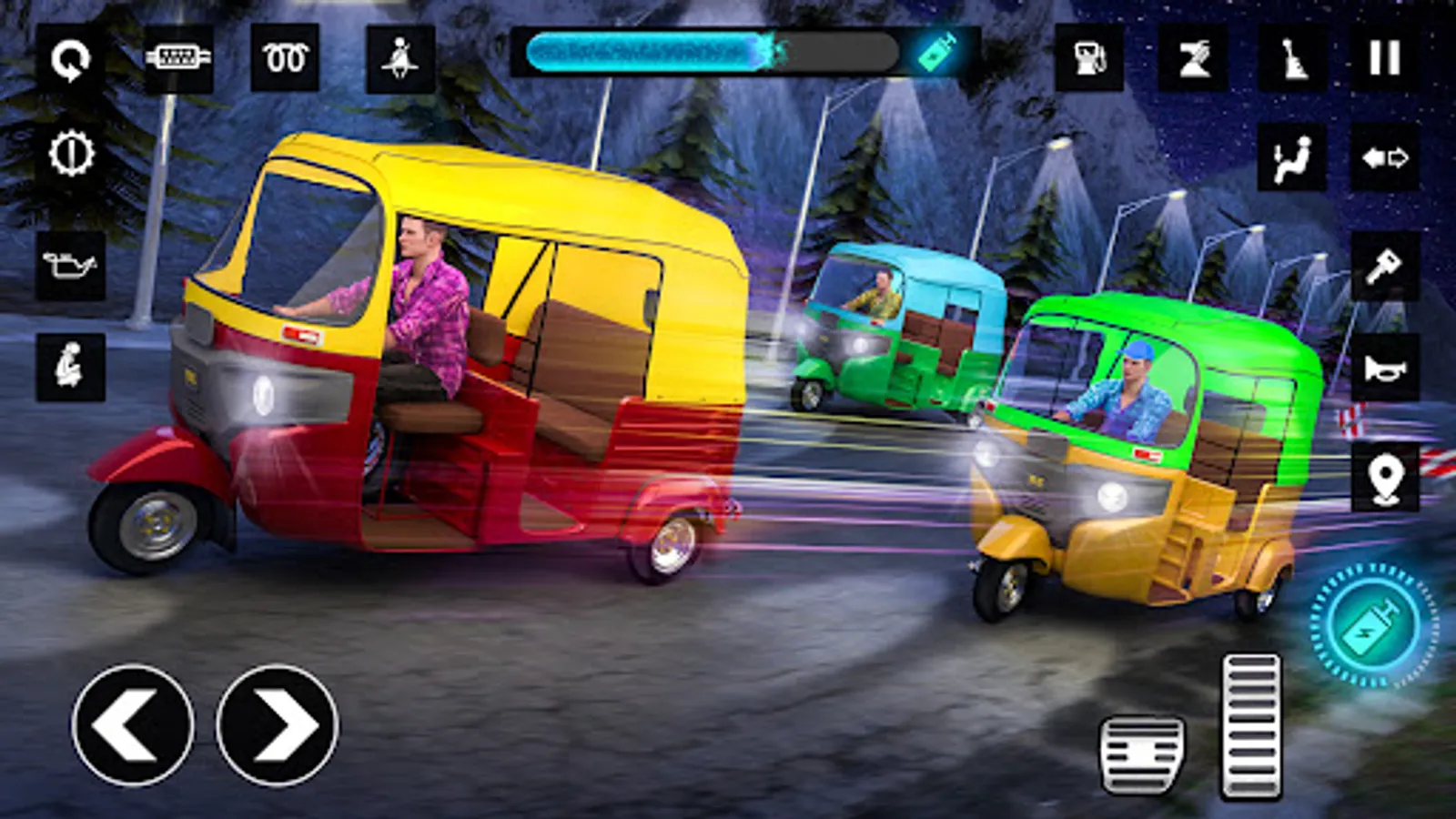Change gear with the gear shift icon
This screenshot has width=1456, height=819.
pos(1292,58)
